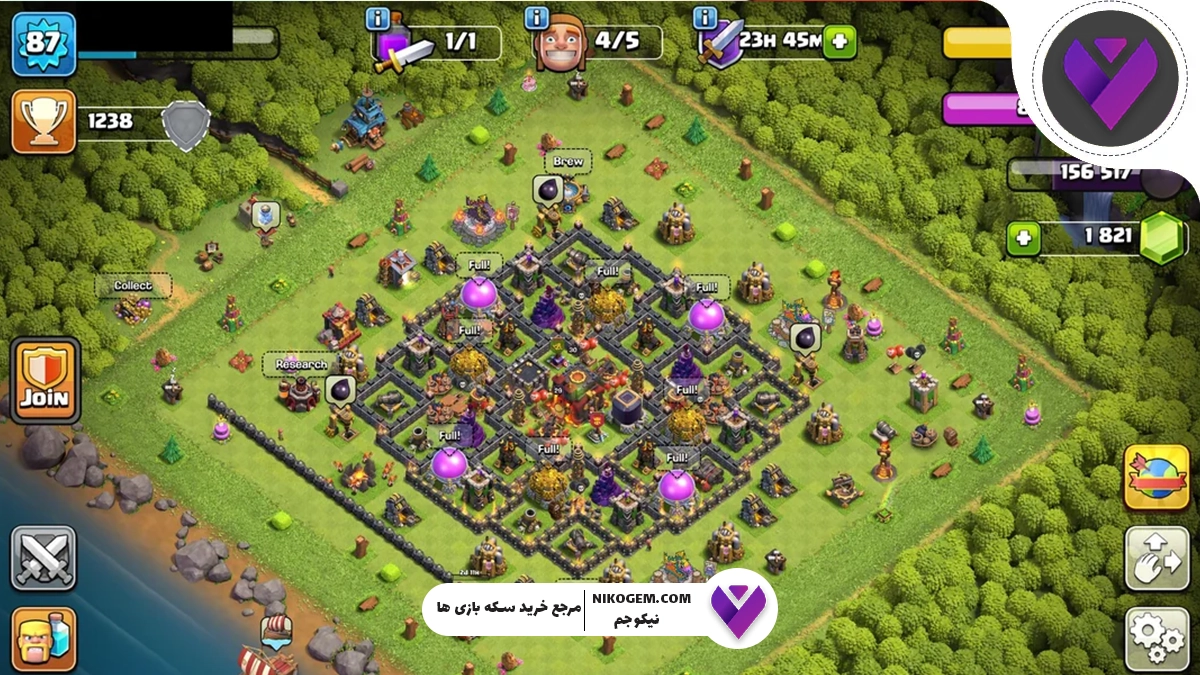Open the player level 87 profile badge
This screenshot has height=675, width=1200.
(43, 43)
